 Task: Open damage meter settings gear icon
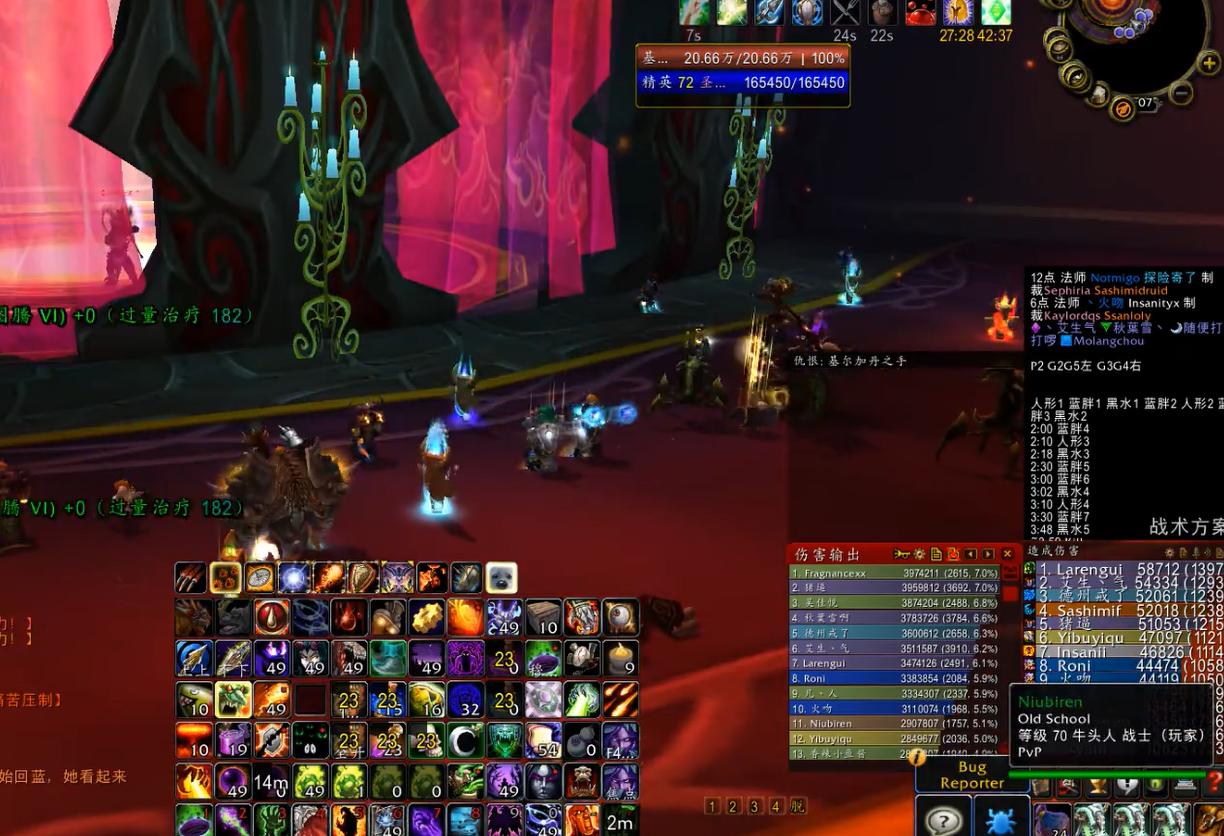(x=919, y=554)
